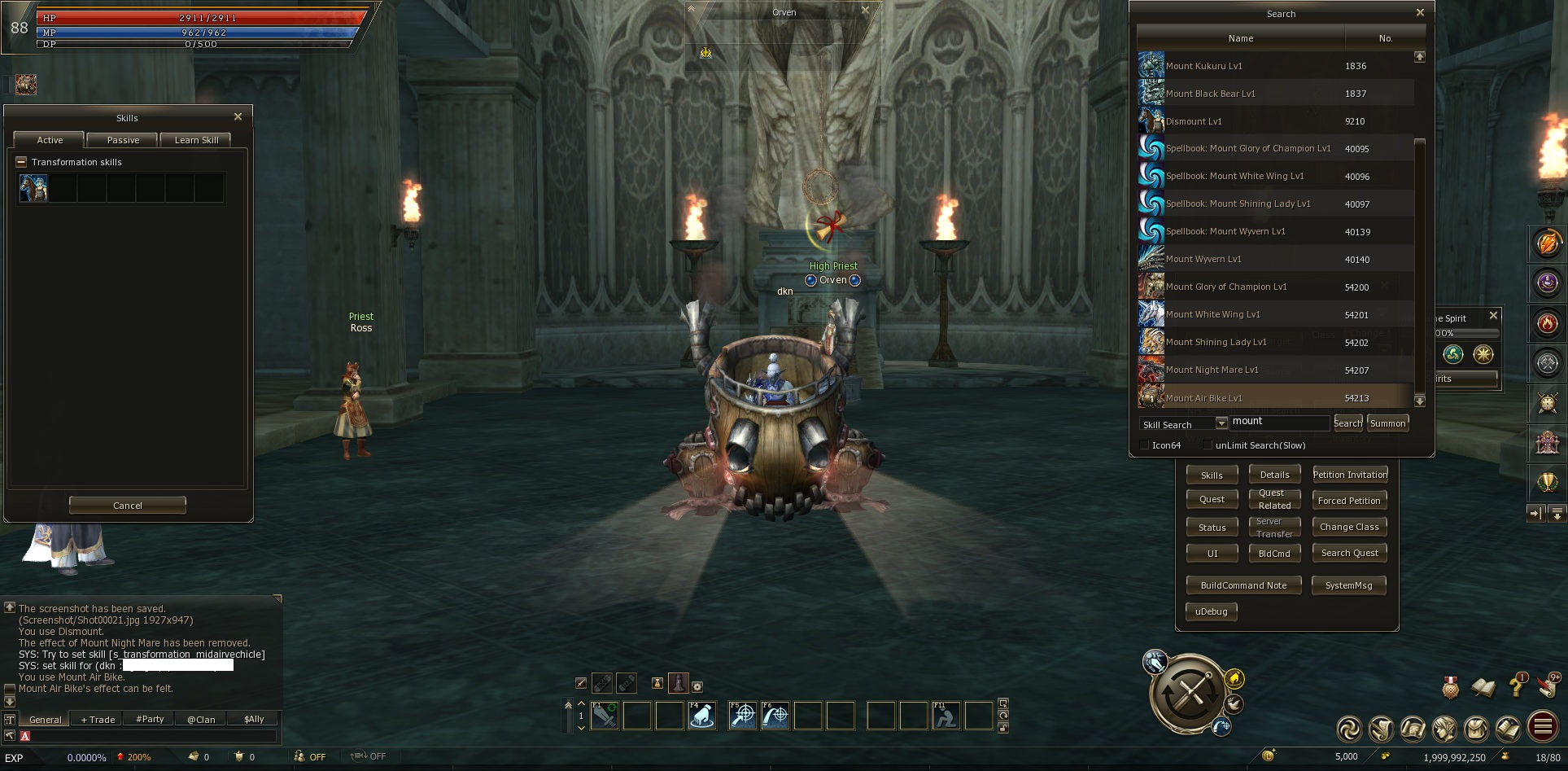Click the Summon button
Screen dimensions: 1568x771
1387,423
